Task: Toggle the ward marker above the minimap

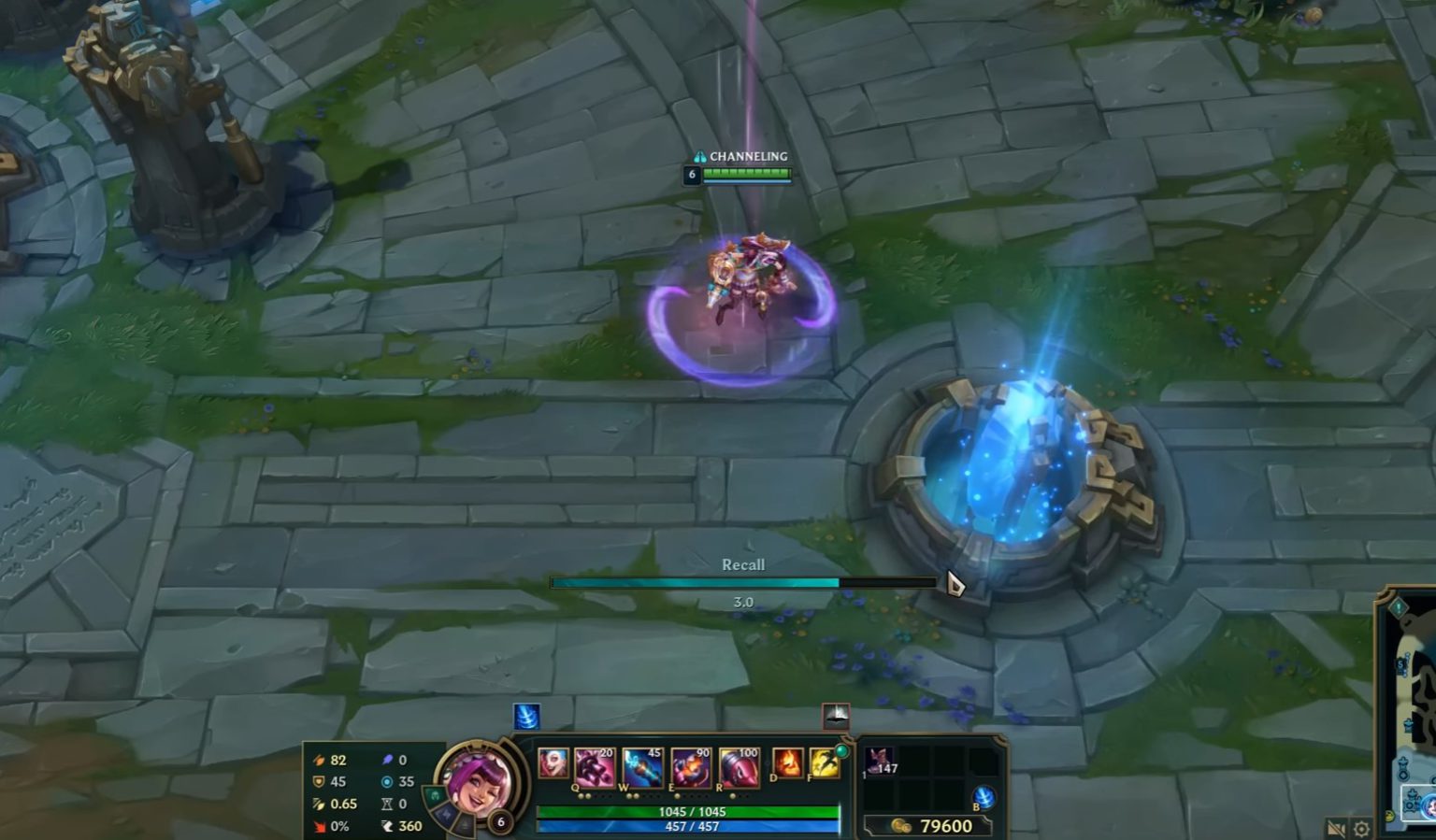Action: click(1400, 607)
